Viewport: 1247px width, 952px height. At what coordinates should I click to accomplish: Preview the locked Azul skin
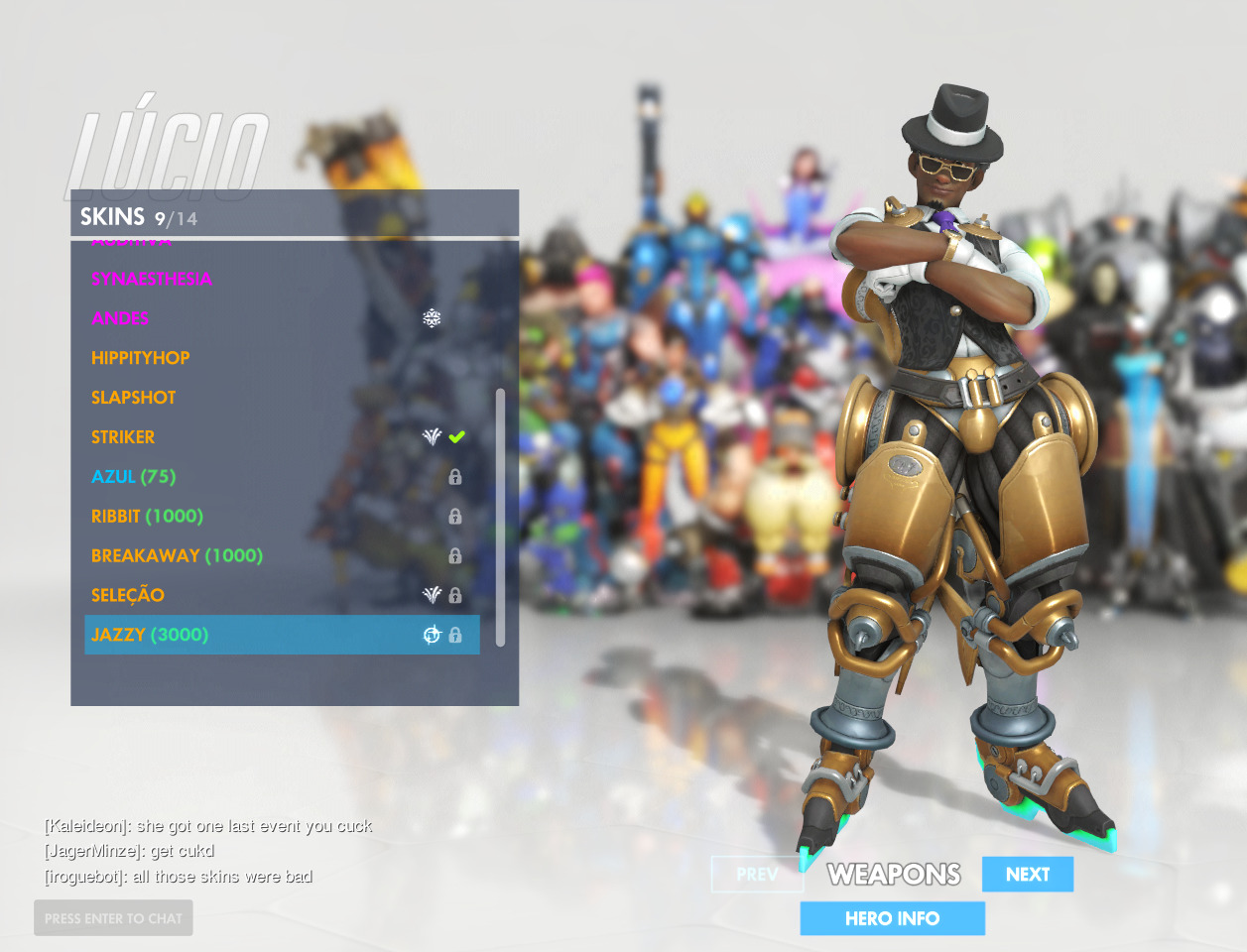tap(133, 477)
